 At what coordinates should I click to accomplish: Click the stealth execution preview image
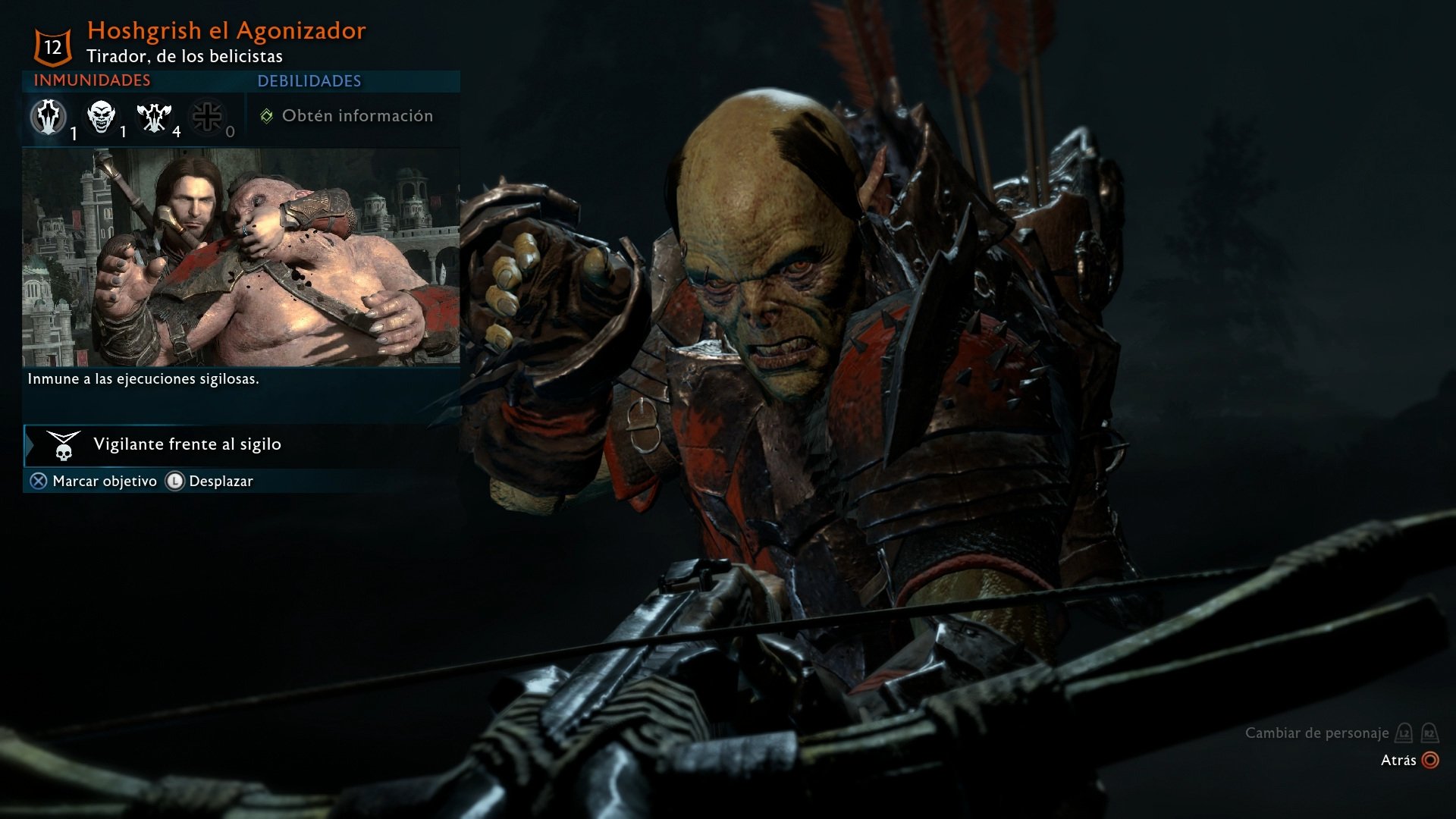coord(240,258)
